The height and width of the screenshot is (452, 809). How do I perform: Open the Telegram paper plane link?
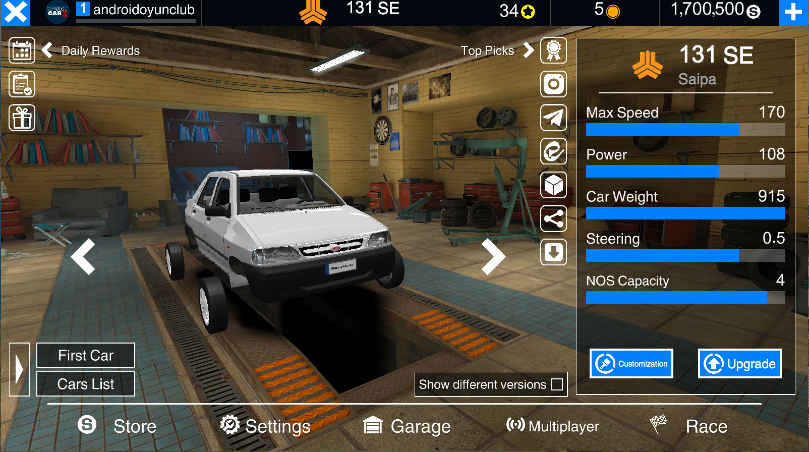[x=554, y=118]
